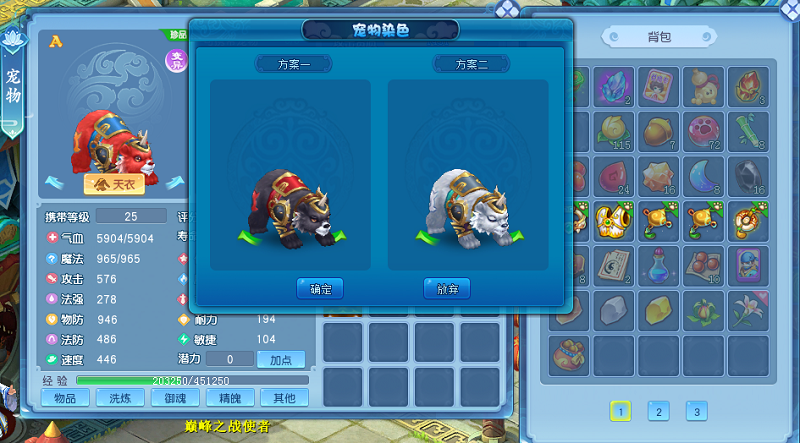The image size is (800, 443).
Task: Confirm the pet dye with 确定
Action: coord(320,289)
